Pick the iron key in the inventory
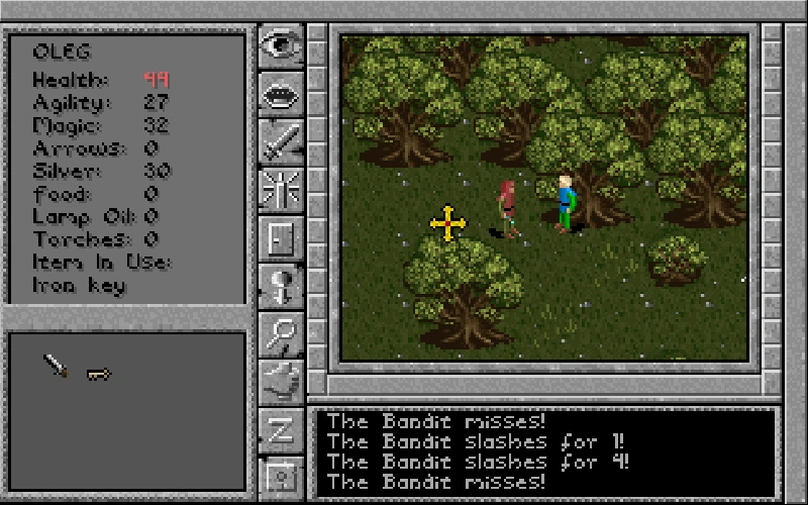This screenshot has height=505, width=808. pyautogui.click(x=98, y=374)
